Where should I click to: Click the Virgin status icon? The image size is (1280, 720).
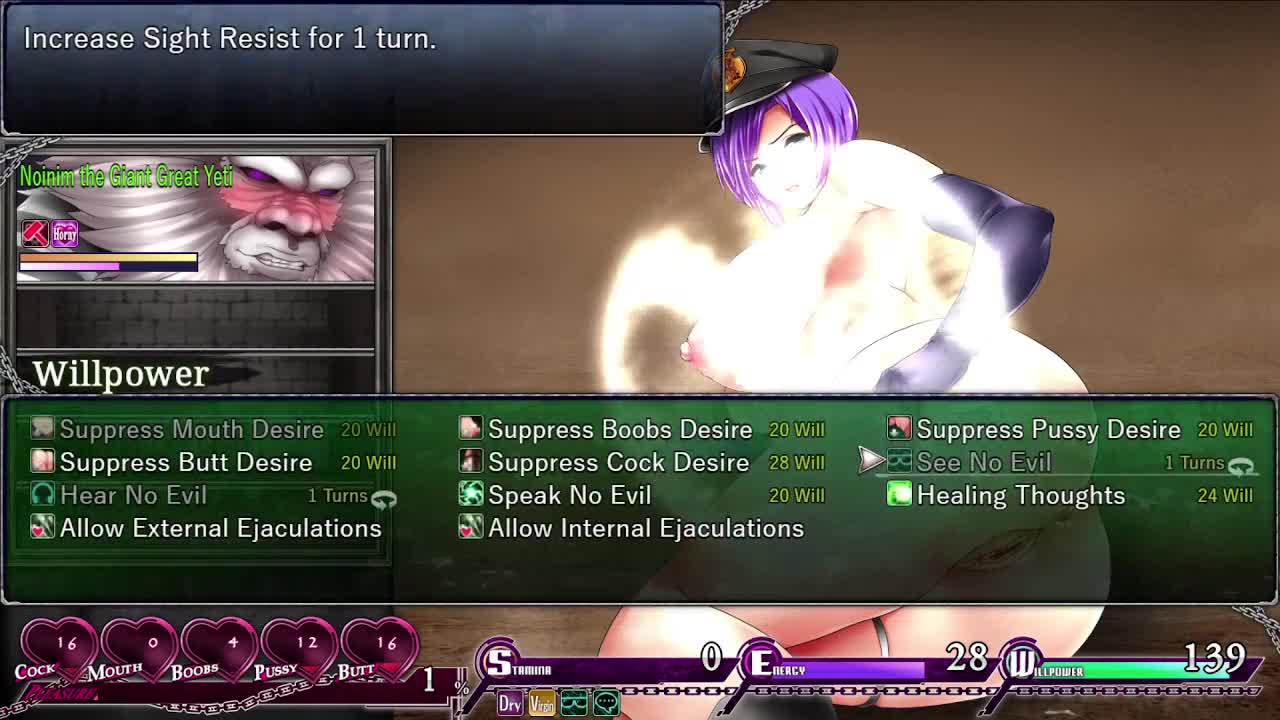[541, 704]
